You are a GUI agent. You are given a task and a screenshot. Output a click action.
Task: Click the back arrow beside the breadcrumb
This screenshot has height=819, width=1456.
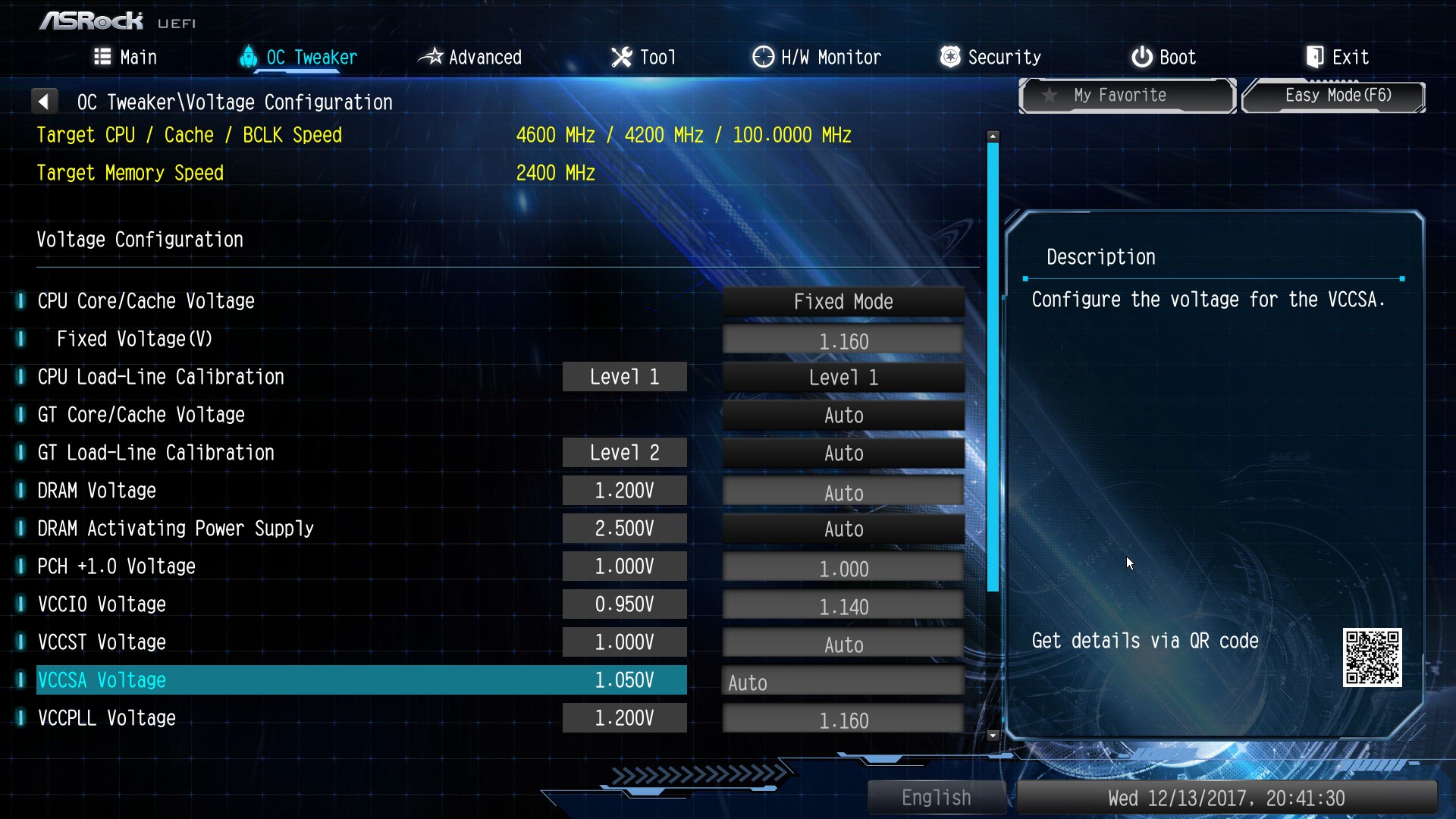click(x=44, y=102)
